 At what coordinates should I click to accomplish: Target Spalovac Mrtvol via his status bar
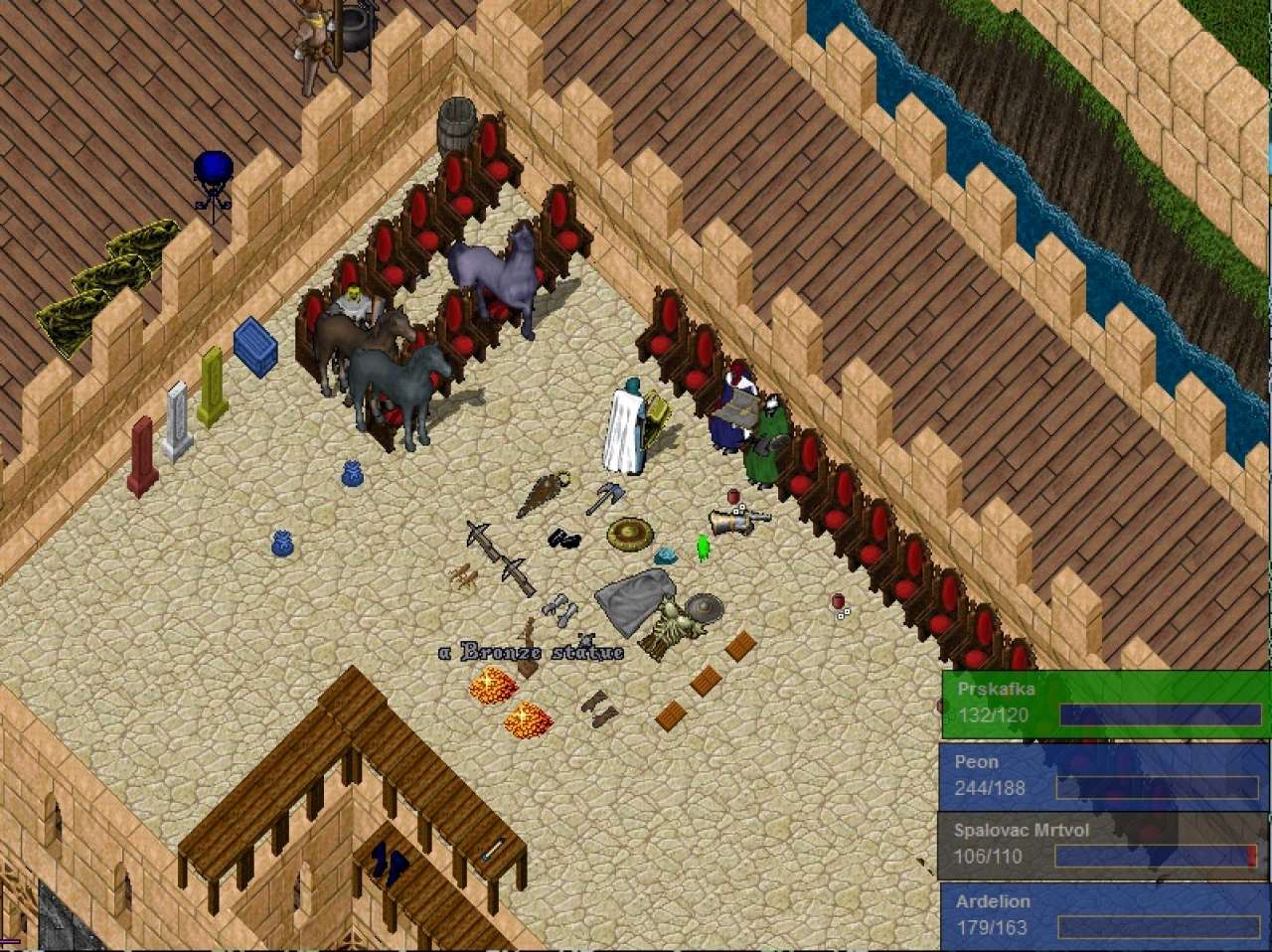click(x=1103, y=845)
